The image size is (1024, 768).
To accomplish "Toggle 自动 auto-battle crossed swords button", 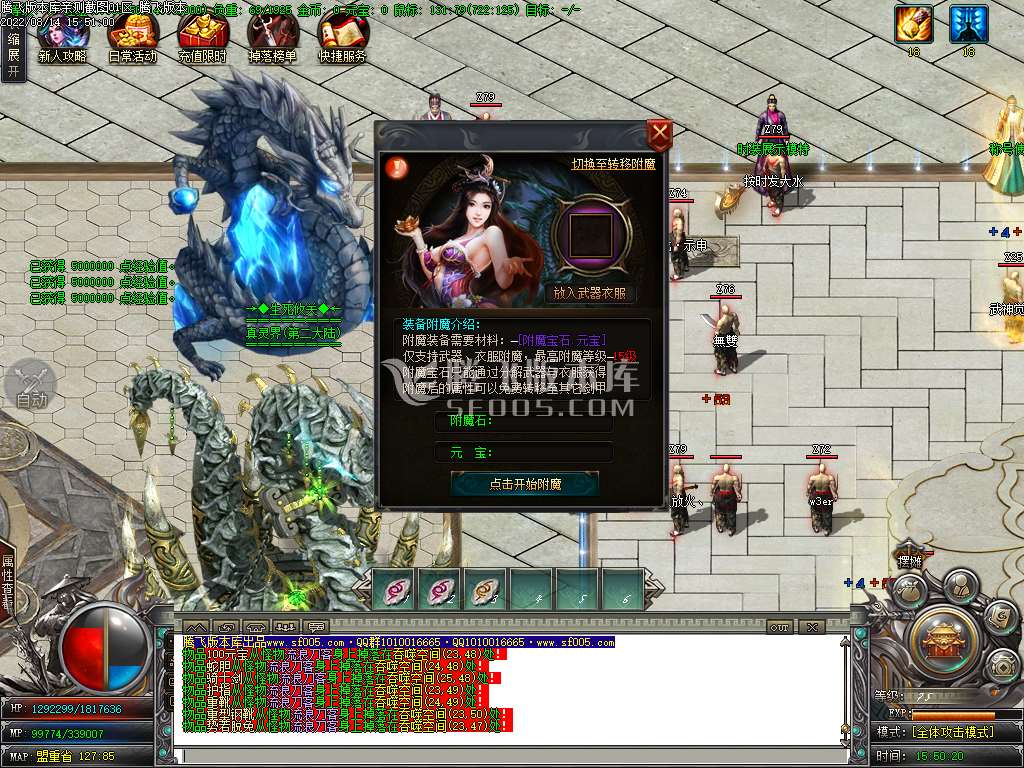I will point(32,385).
